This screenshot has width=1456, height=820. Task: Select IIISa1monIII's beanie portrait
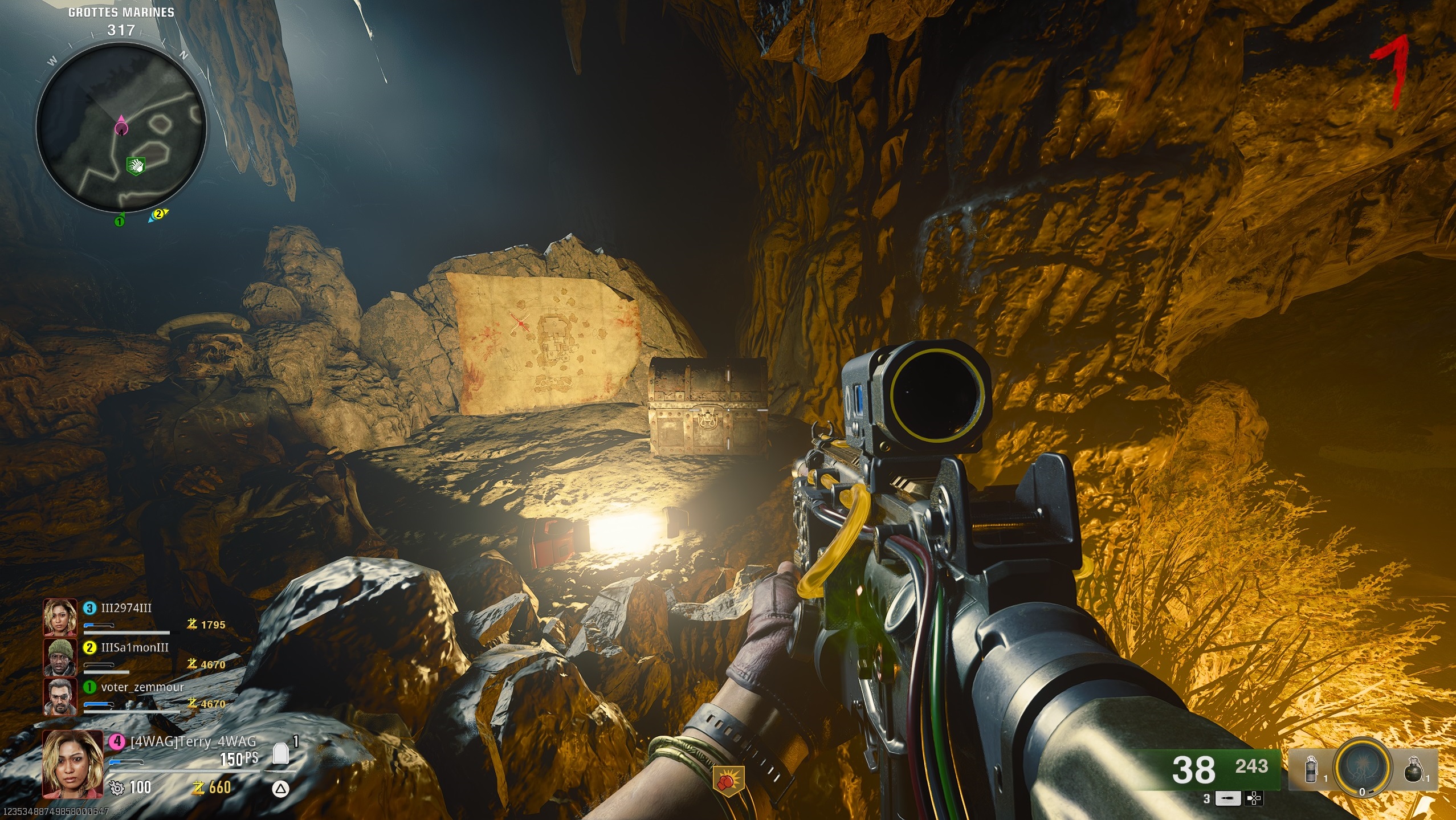point(60,656)
